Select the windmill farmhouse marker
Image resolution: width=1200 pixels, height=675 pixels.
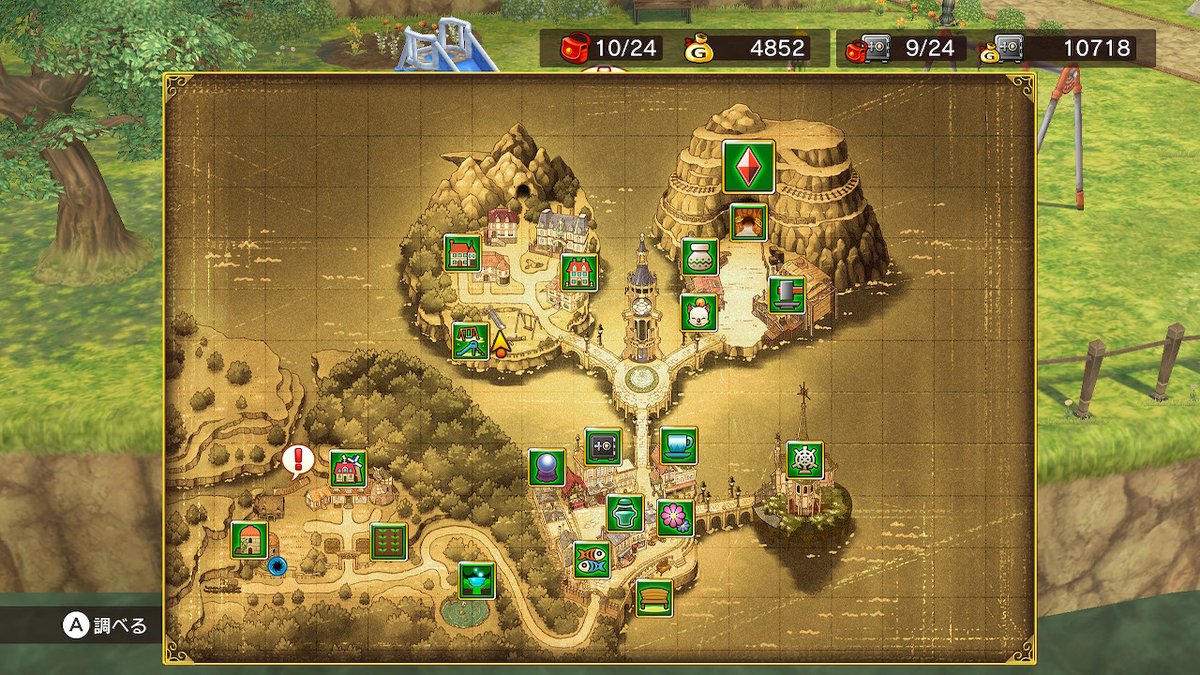[348, 468]
